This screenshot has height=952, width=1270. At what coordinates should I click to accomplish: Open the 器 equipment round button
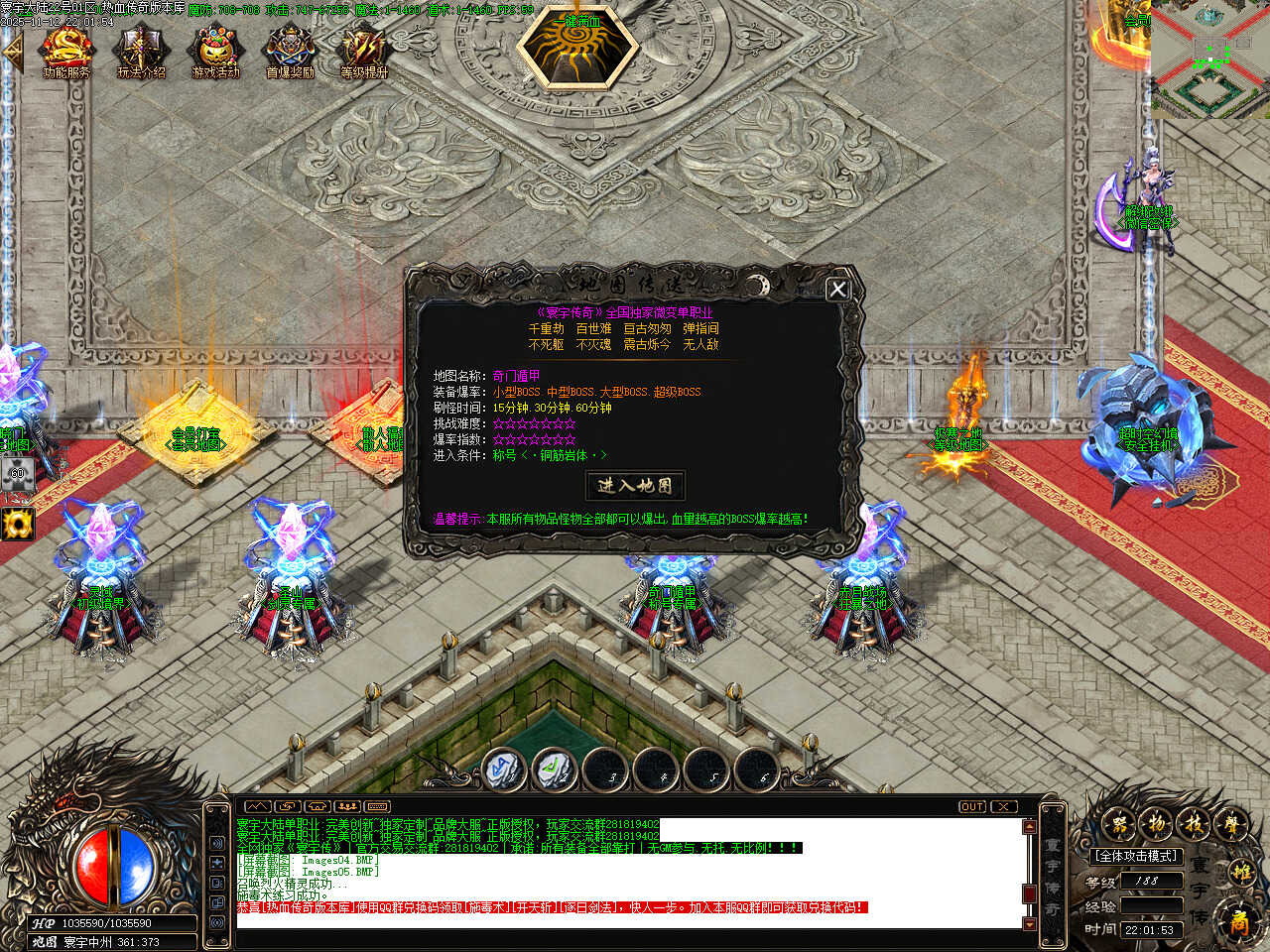[x=1120, y=822]
